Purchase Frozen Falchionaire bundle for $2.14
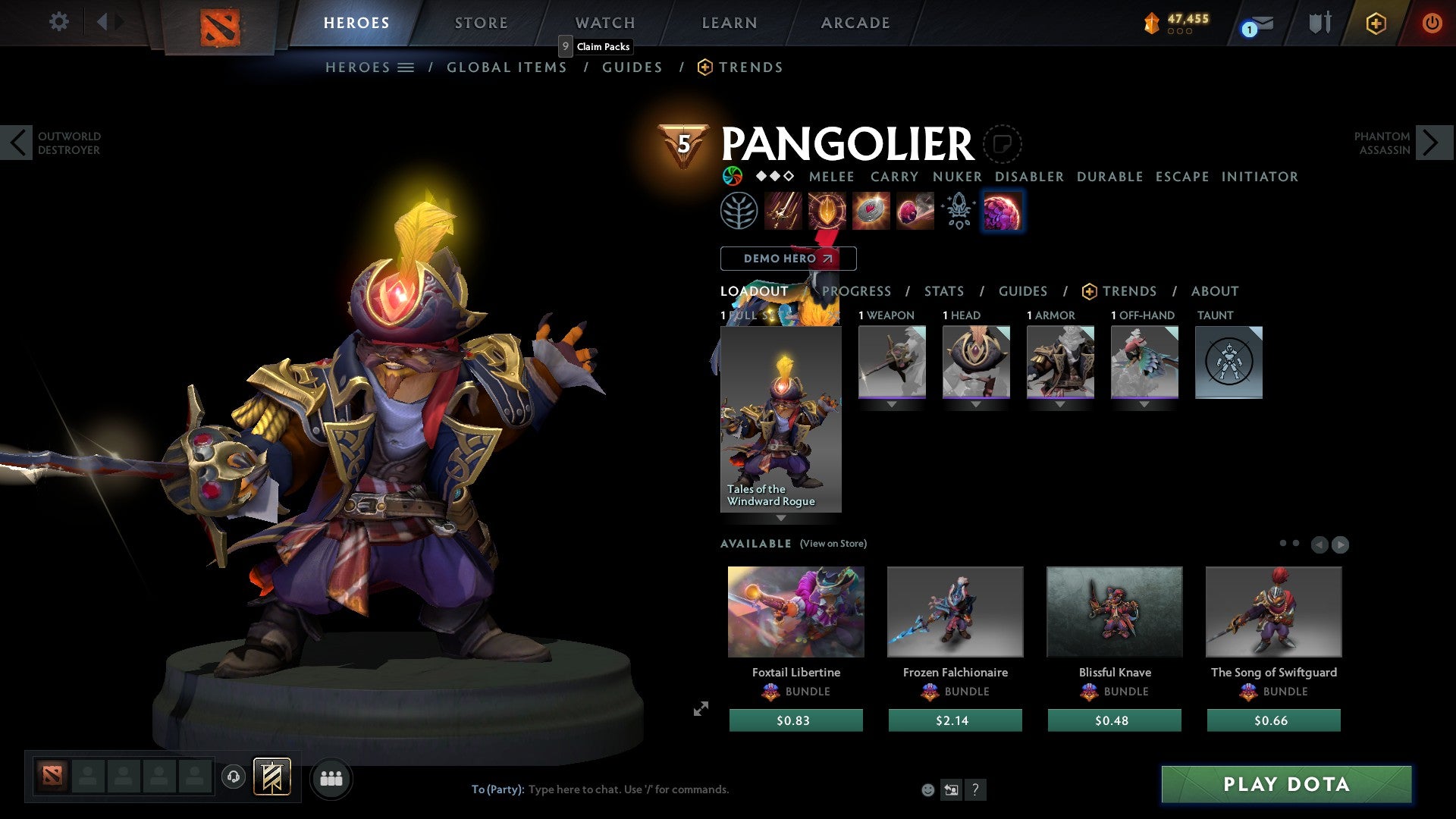Image resolution: width=1456 pixels, height=819 pixels. [x=955, y=720]
